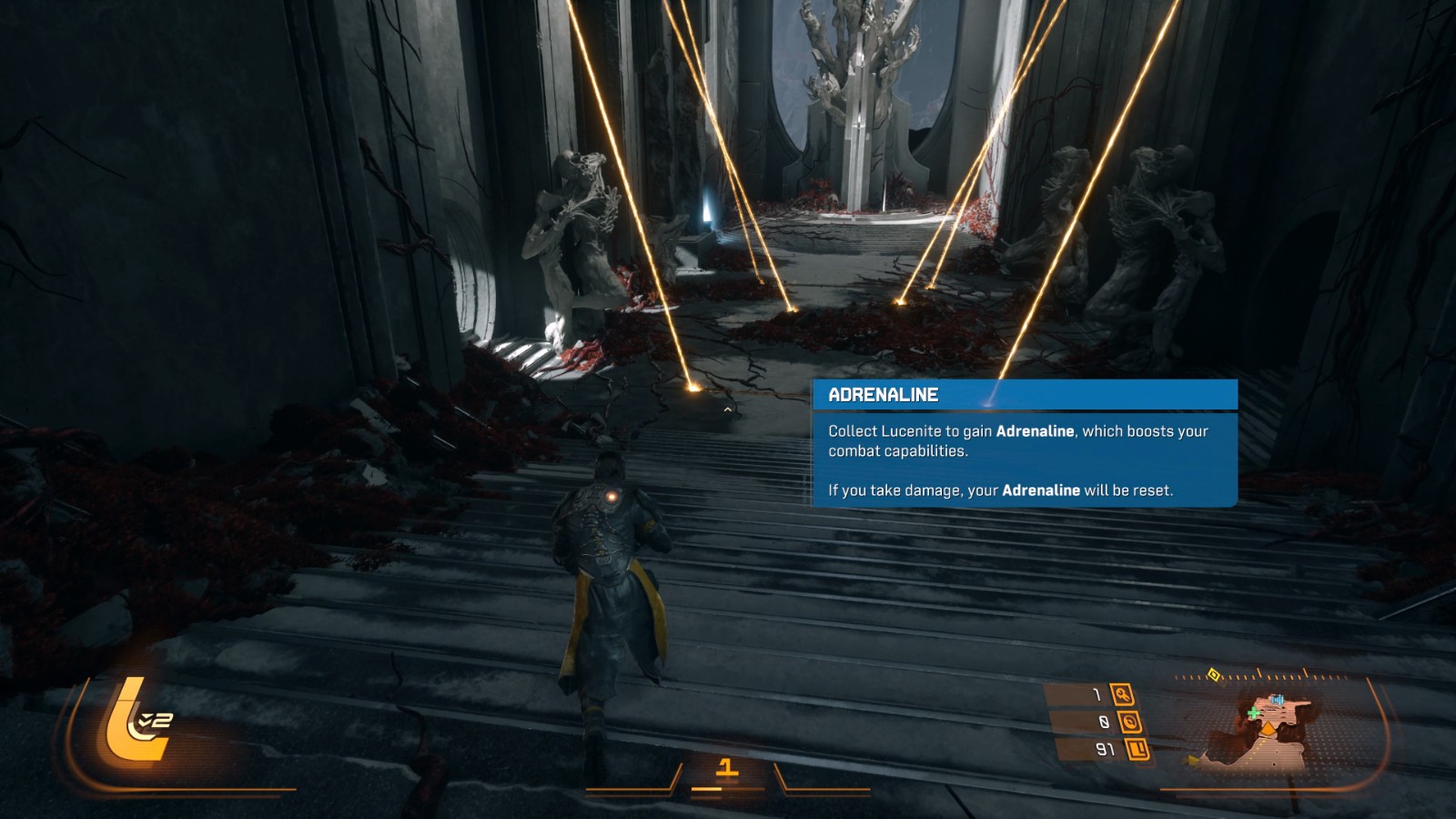Select the ether resource icon
The height and width of the screenshot is (819, 1456).
[1130, 723]
